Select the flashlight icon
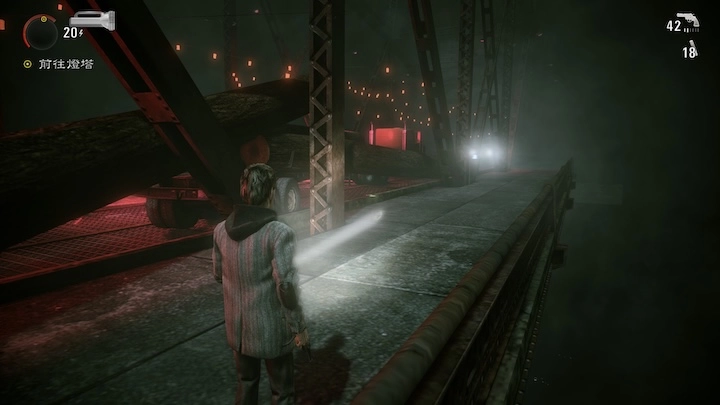This screenshot has height=405, width=720. [x=93, y=19]
